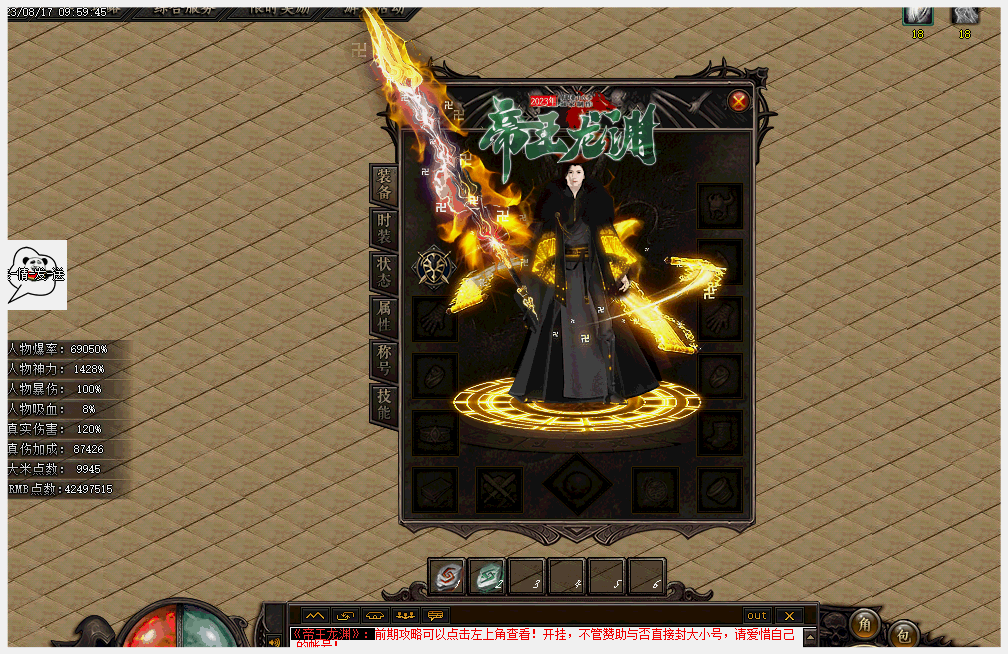This screenshot has height=654, width=1008.
Task: Use the green rune item in hotbar slot 2
Action: point(487,577)
